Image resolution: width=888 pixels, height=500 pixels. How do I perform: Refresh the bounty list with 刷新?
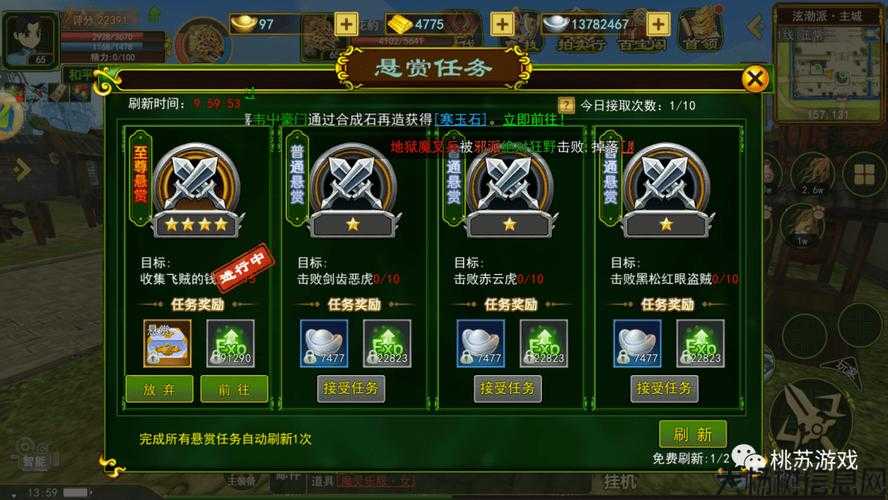pos(692,434)
